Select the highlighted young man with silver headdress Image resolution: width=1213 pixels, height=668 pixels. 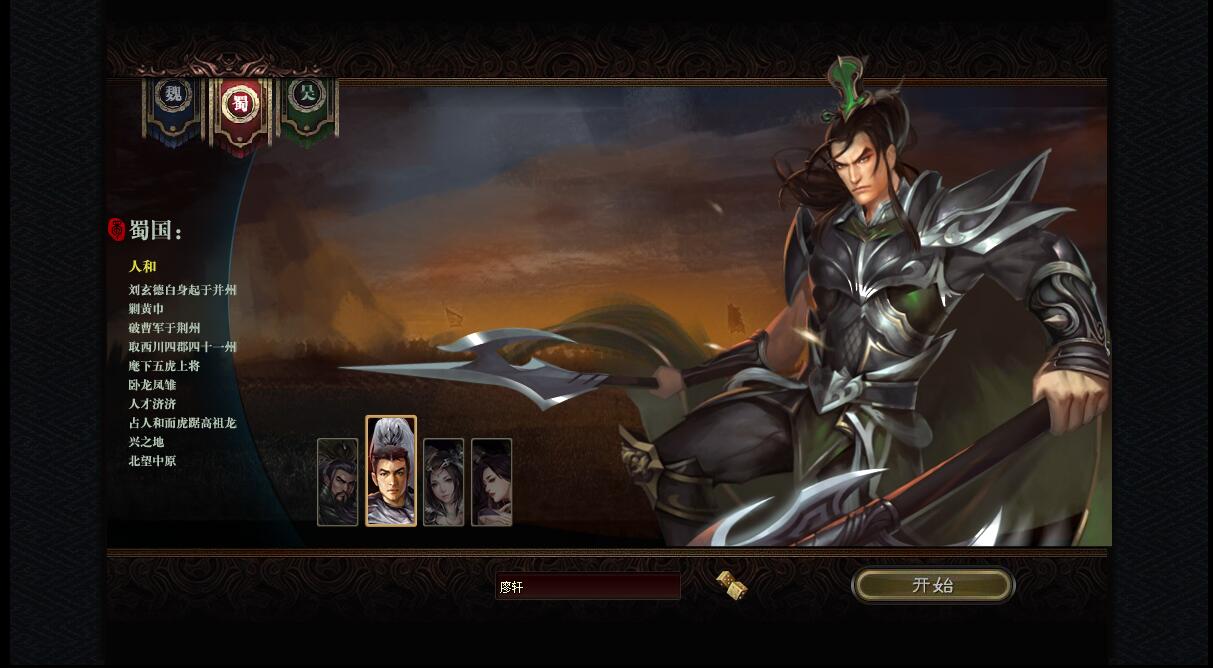point(391,471)
